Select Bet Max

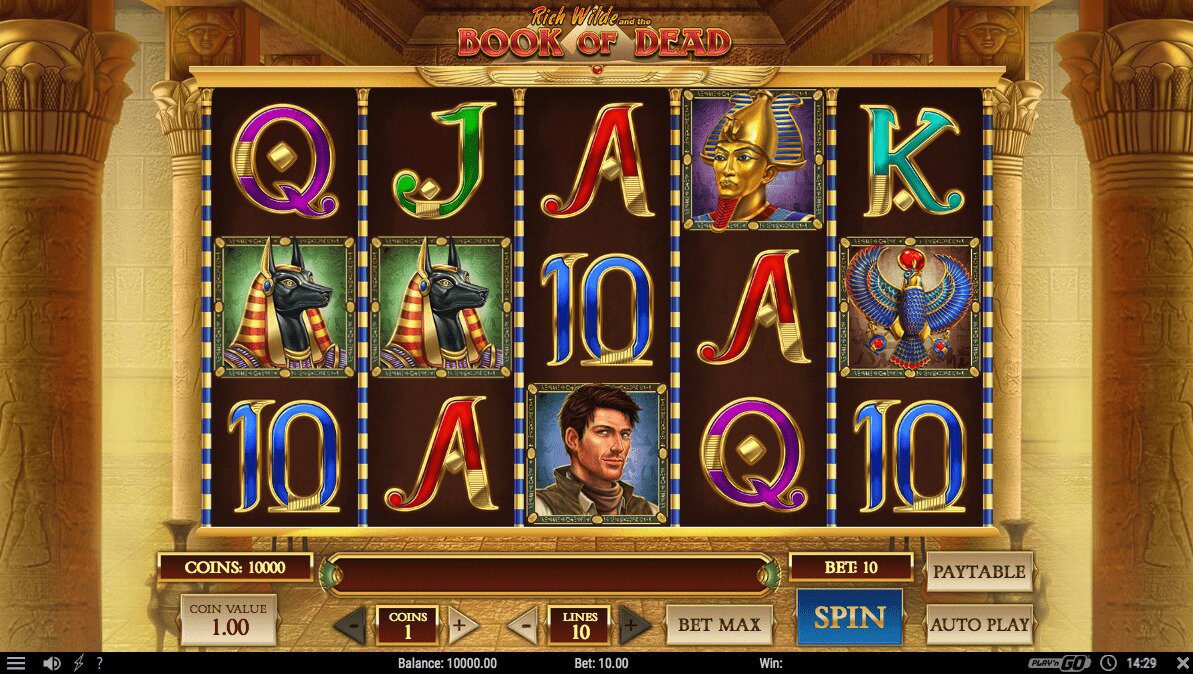point(719,625)
